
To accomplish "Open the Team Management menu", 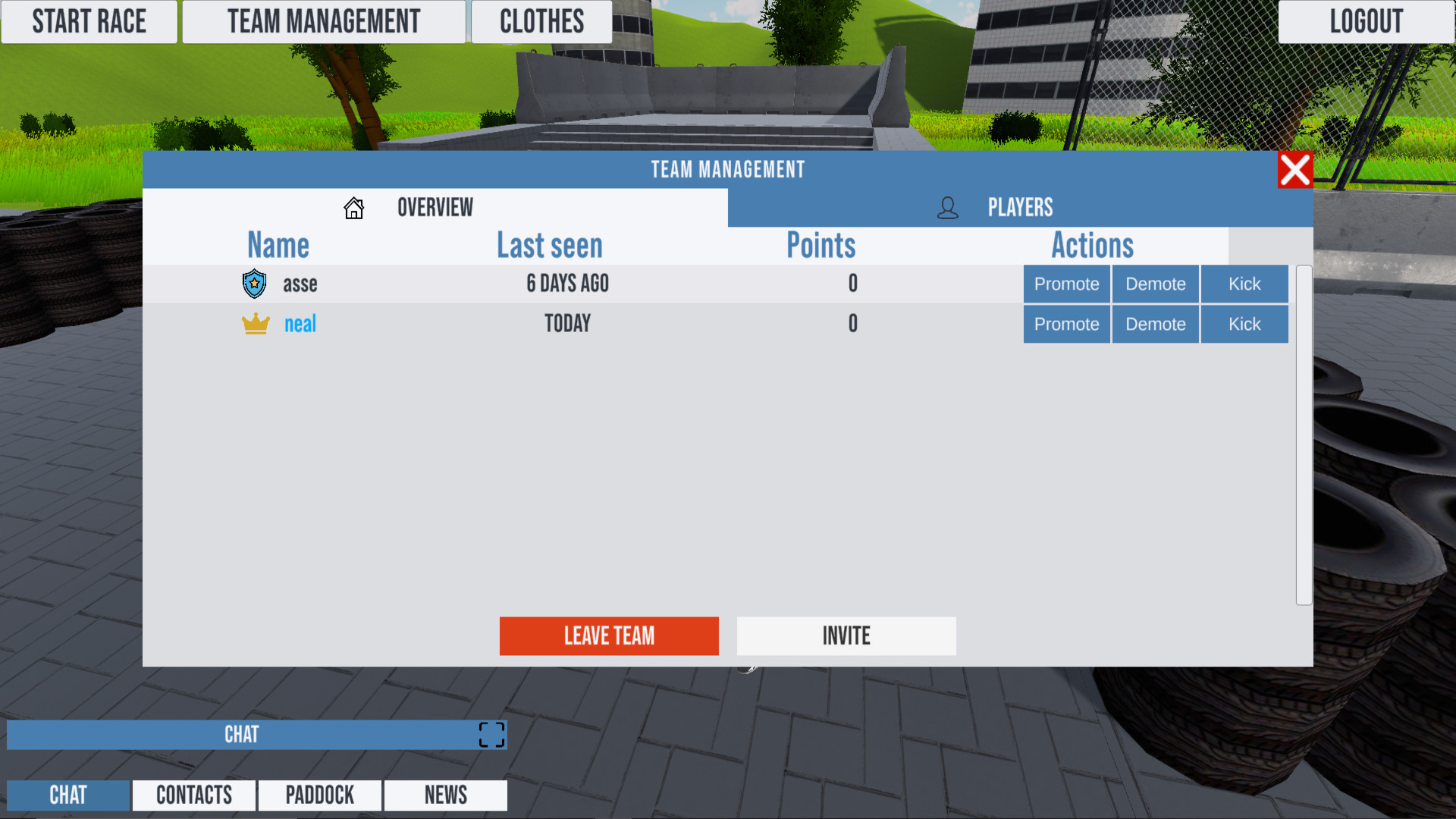I will coord(324,21).
